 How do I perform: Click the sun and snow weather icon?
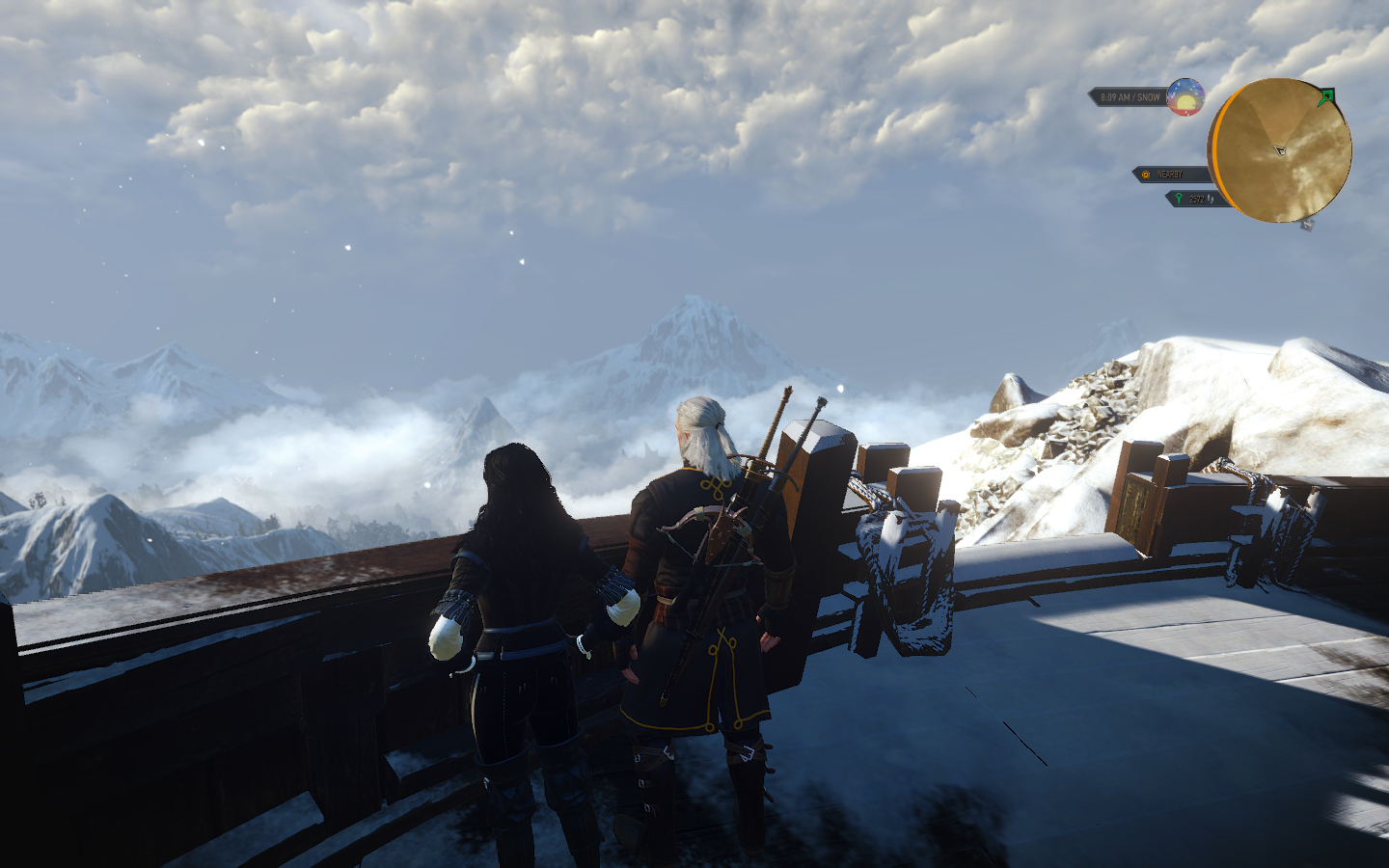coord(1185,97)
